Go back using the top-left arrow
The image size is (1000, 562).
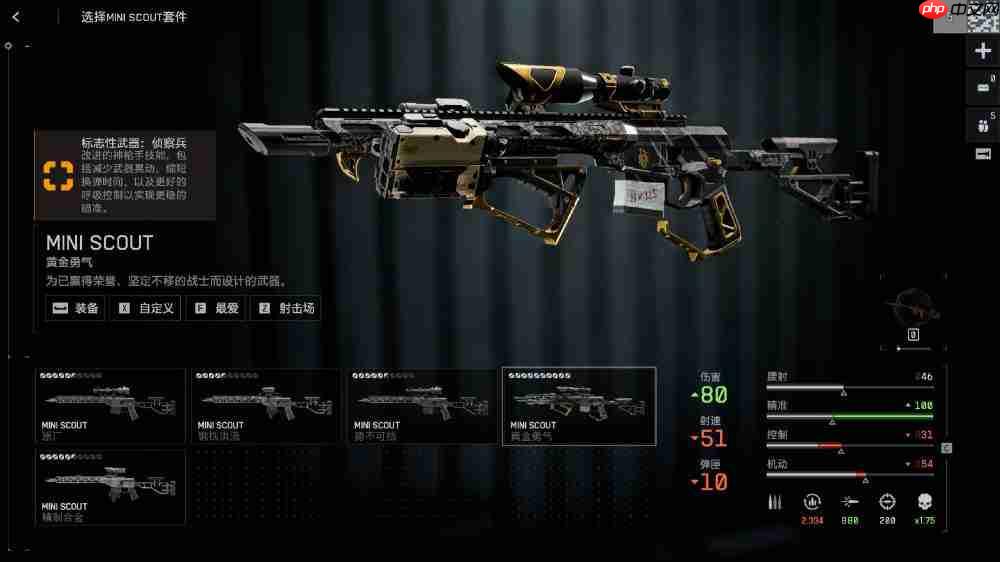tap(16, 17)
